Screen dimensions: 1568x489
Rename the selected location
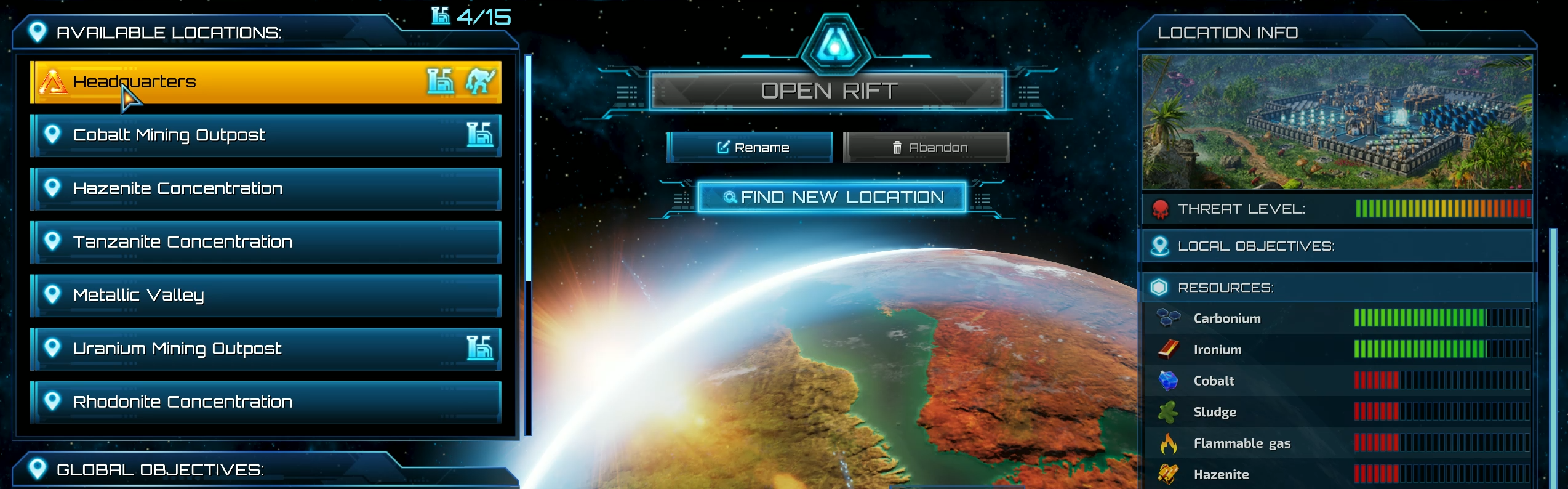coord(750,147)
